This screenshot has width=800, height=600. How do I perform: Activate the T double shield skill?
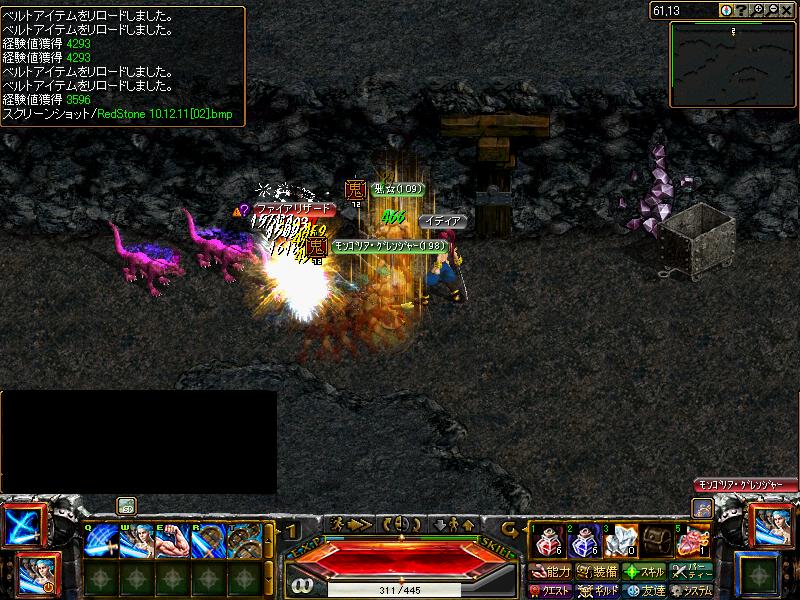[244, 541]
